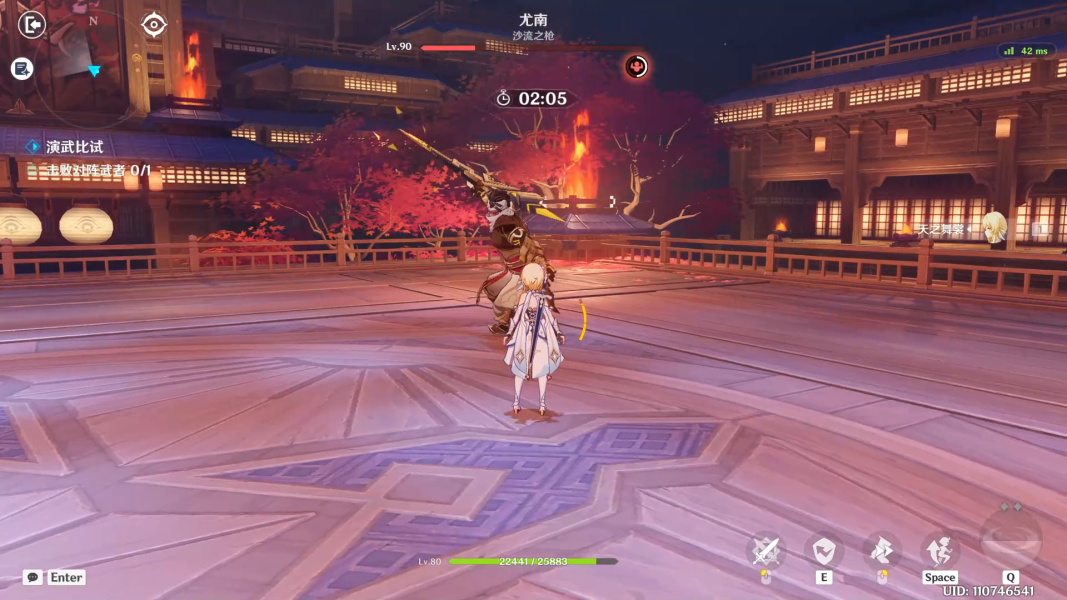Tap the jump icon with running figure
This screenshot has height=600, width=1067.
(x=940, y=550)
